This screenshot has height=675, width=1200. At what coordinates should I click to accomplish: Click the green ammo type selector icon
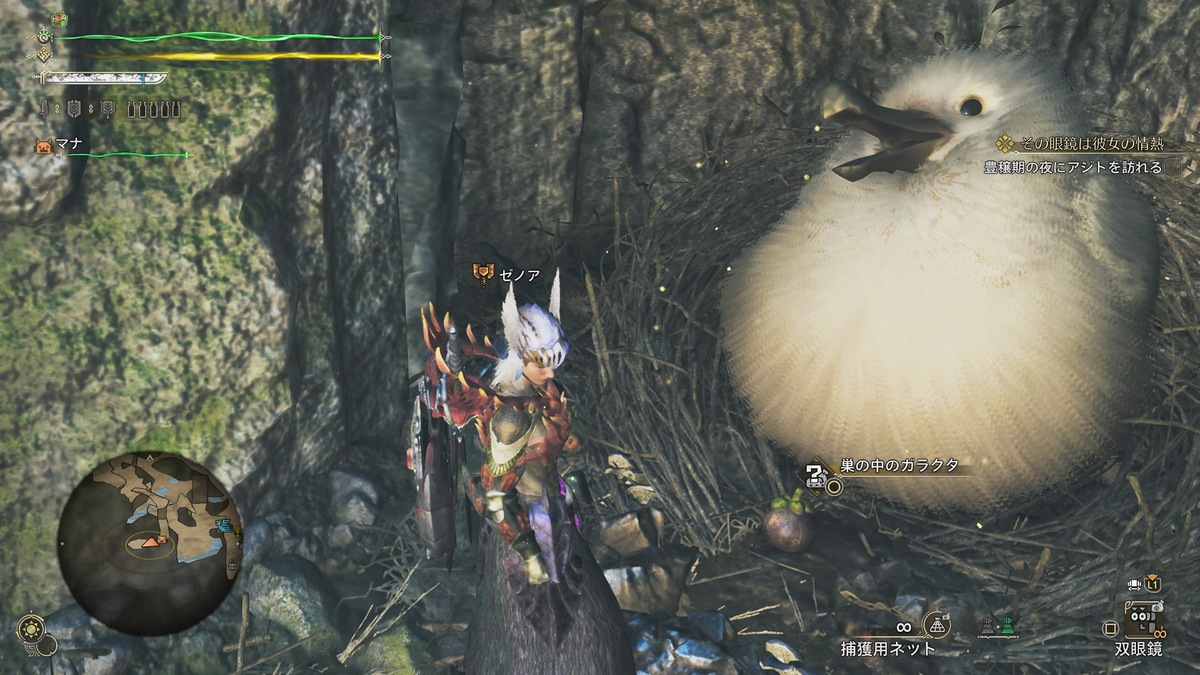click(1006, 625)
